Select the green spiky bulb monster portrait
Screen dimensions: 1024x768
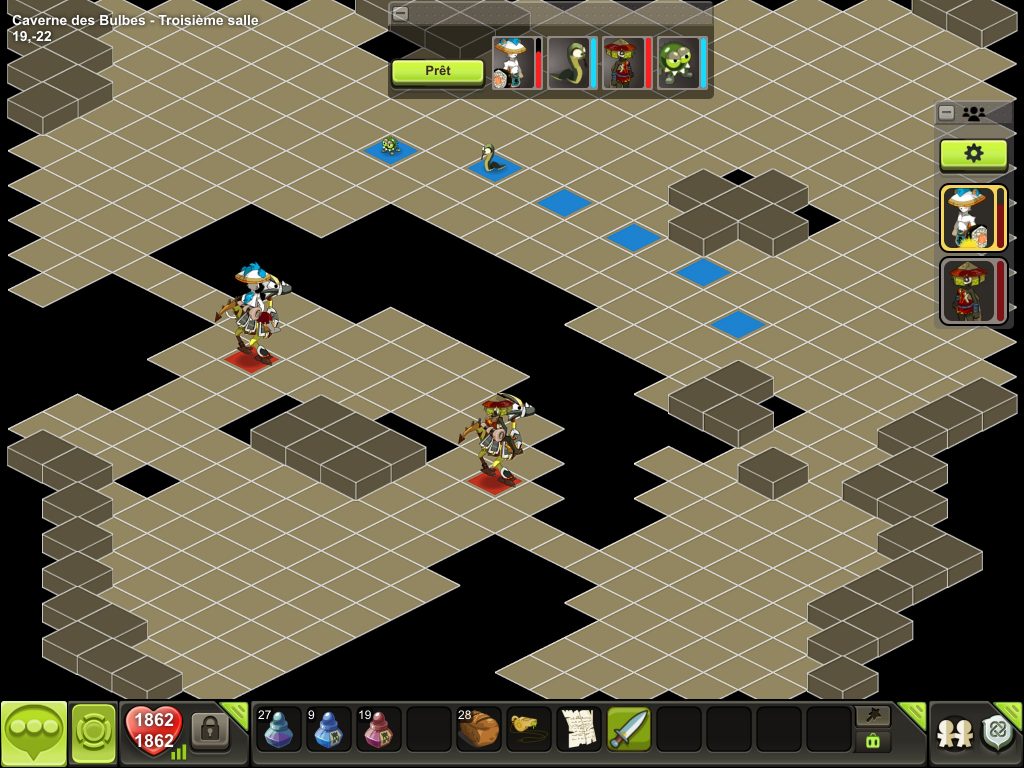pyautogui.click(x=680, y=63)
